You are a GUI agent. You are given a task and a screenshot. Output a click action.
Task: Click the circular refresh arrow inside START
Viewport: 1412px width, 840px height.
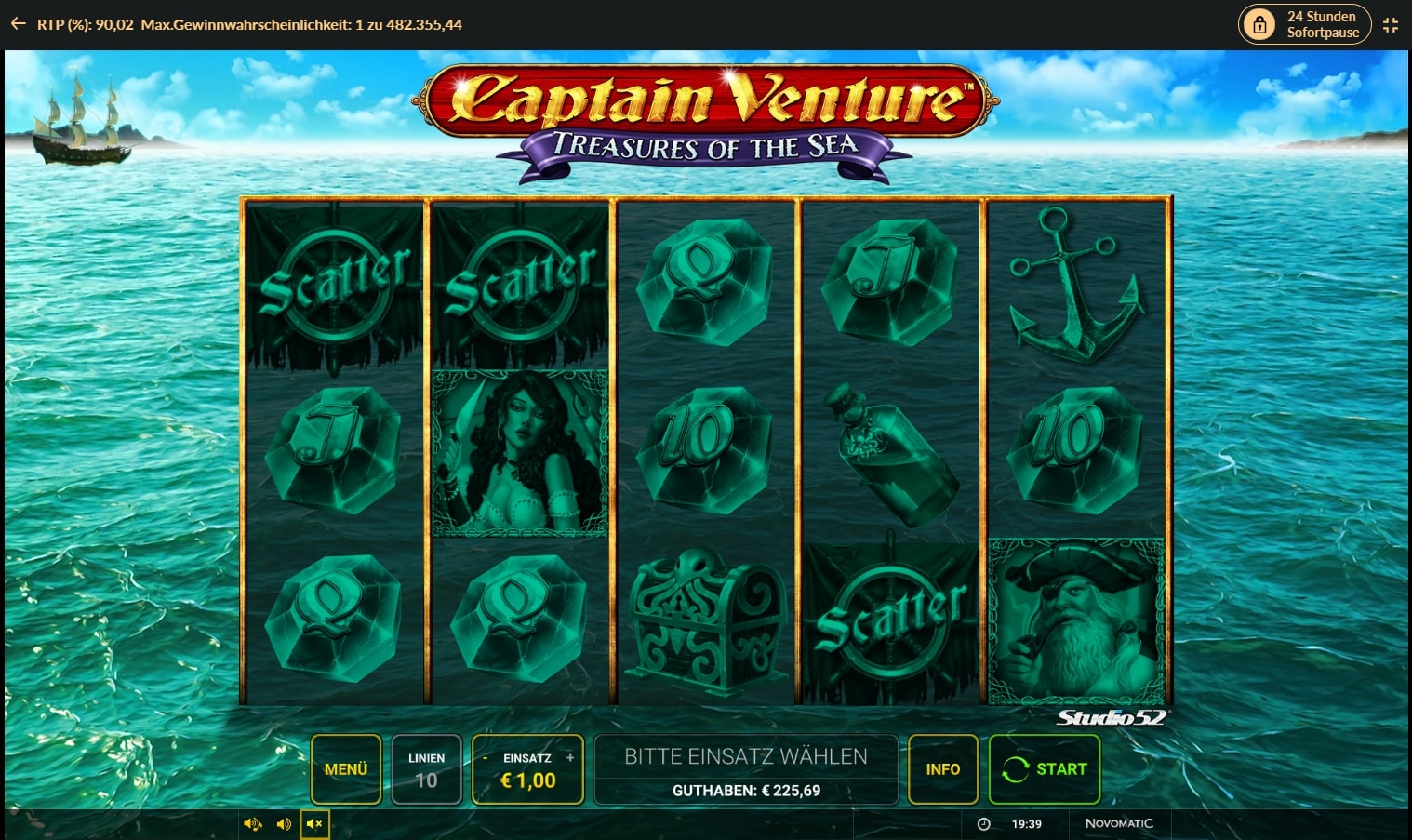[x=1018, y=769]
